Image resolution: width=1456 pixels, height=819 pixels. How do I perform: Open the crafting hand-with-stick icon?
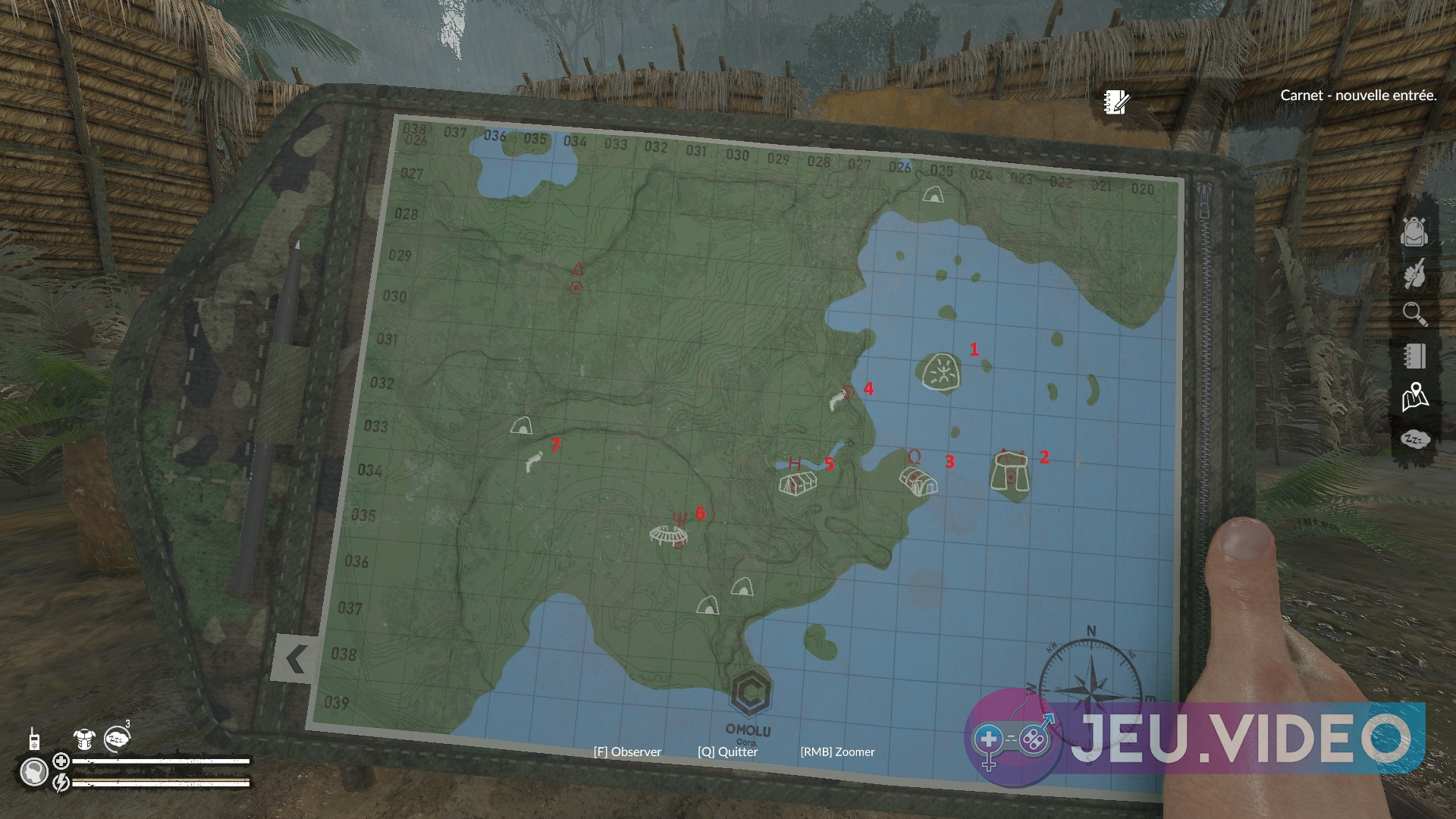click(1414, 273)
